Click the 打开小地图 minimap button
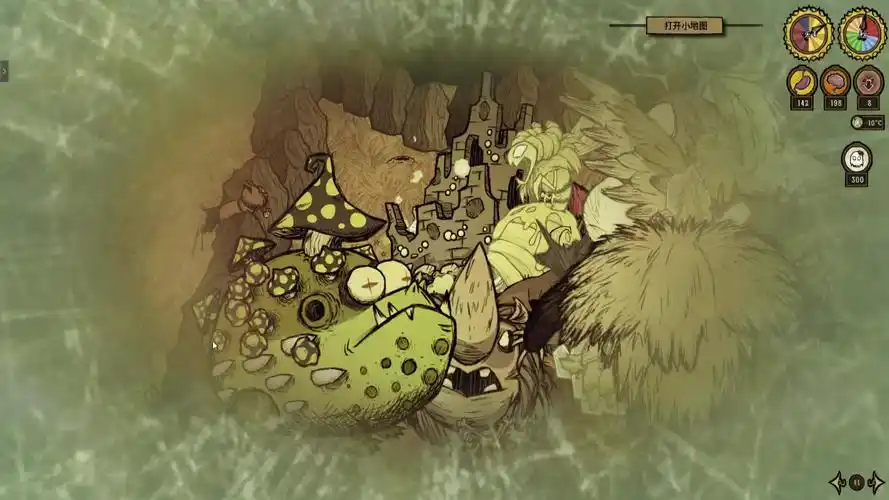 [685, 26]
